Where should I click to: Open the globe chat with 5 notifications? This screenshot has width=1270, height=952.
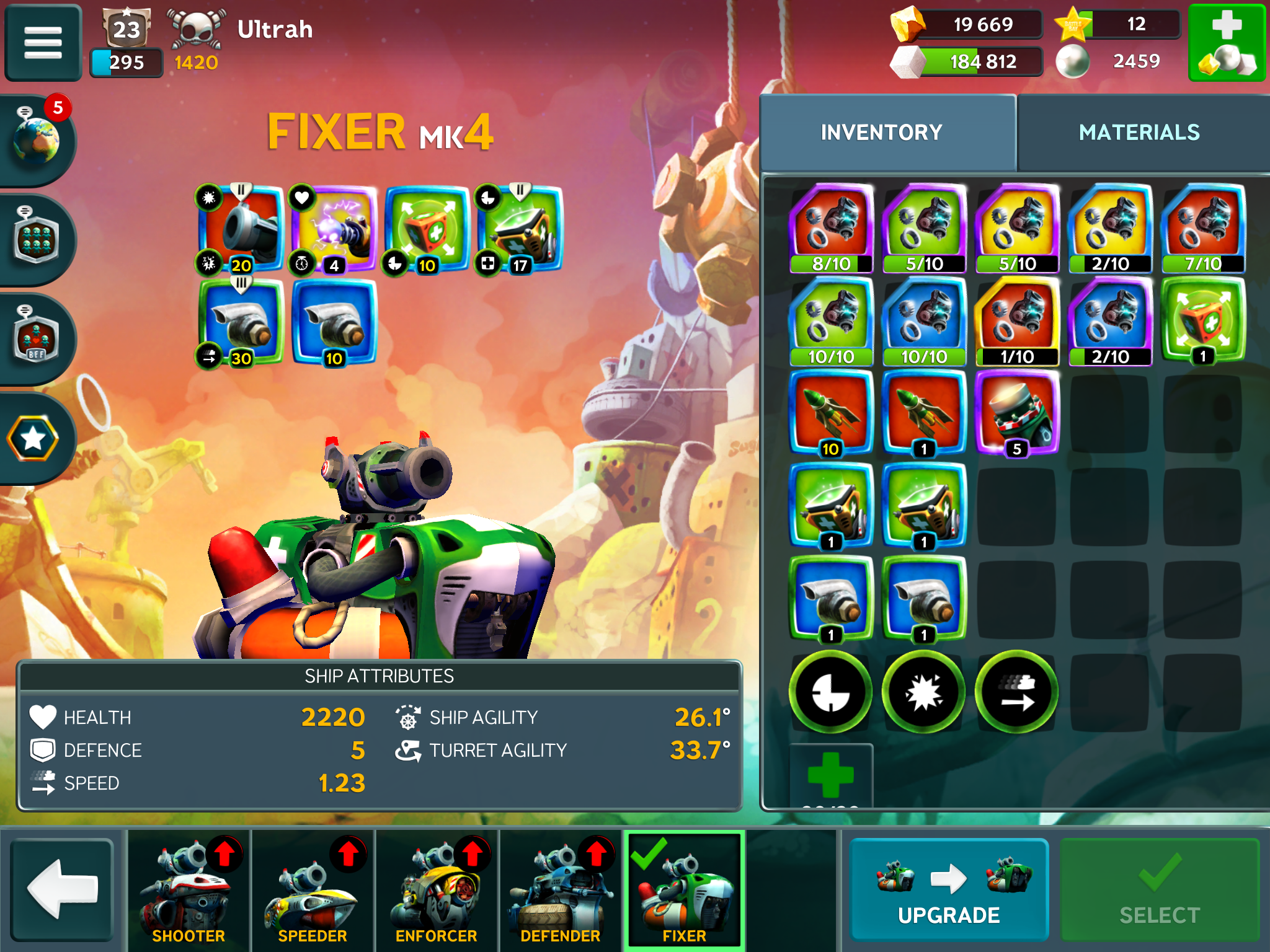pos(37,139)
